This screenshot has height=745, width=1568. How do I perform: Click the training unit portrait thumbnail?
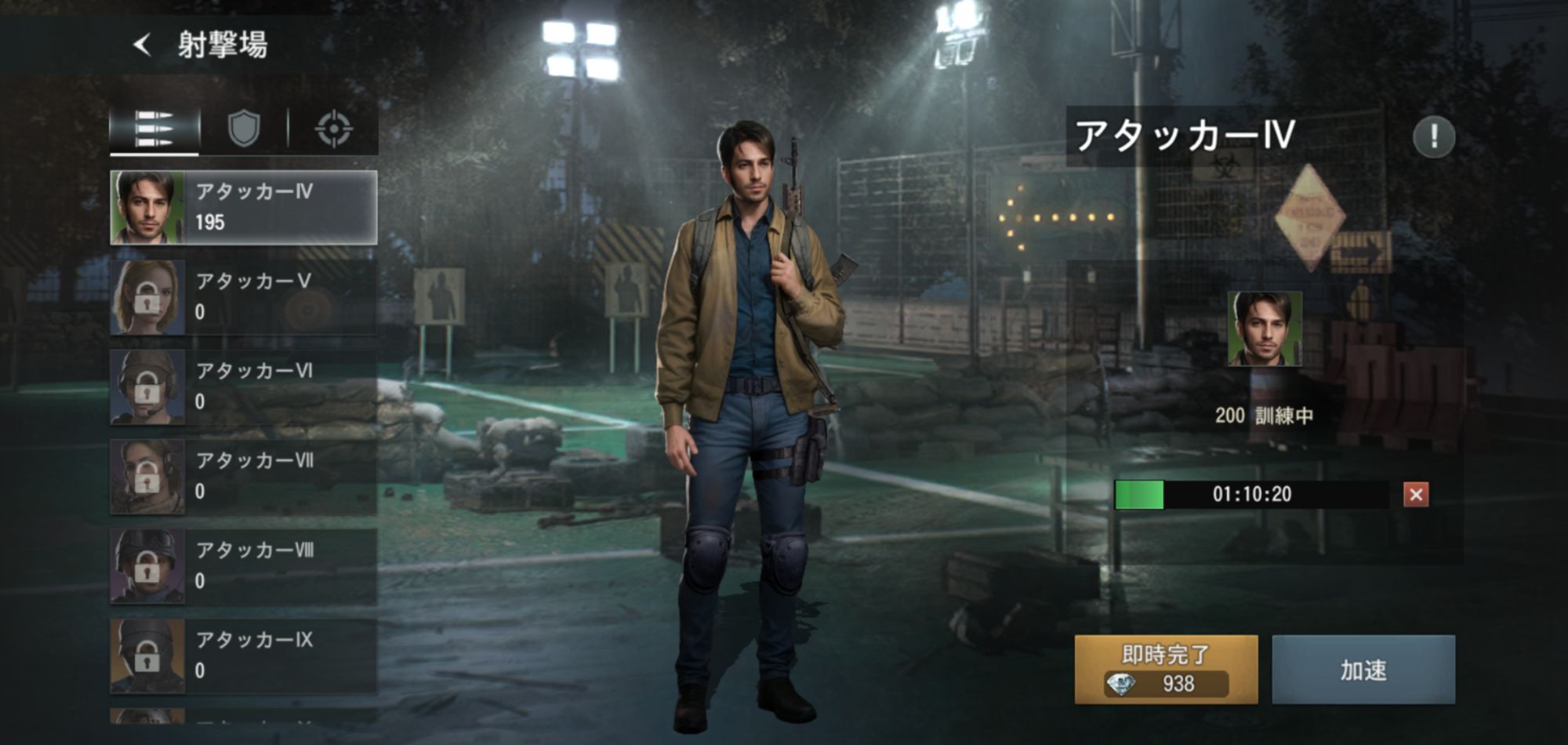(x=1264, y=329)
